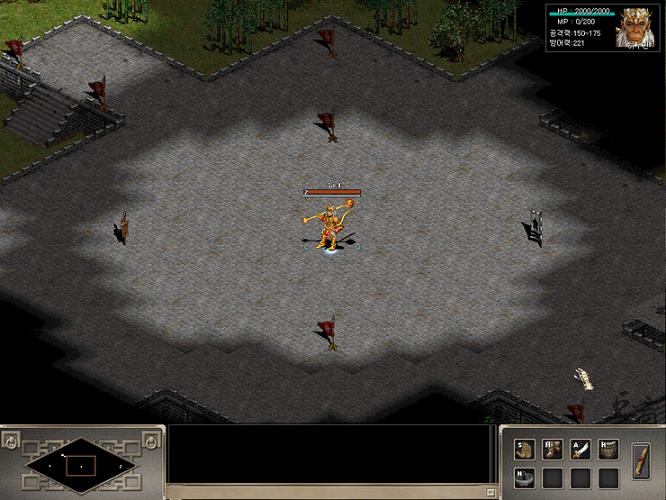Use the N command icon in the lower row
Screen dimensions: 666x500
click(x=525, y=477)
